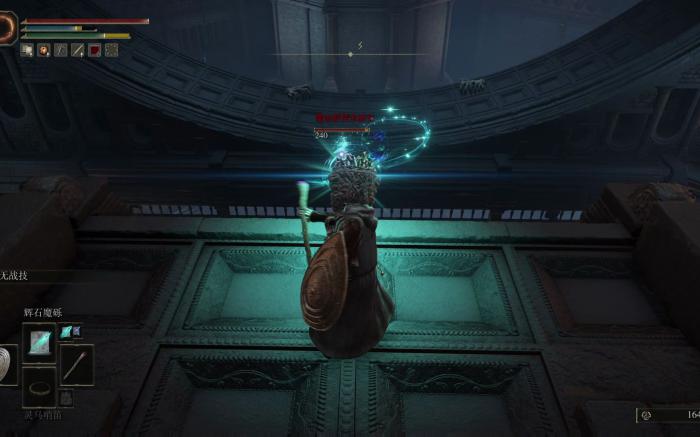Screen dimensions: 700x437
Task: Select the Glintstone Pebble spell slot
Action: point(41,340)
